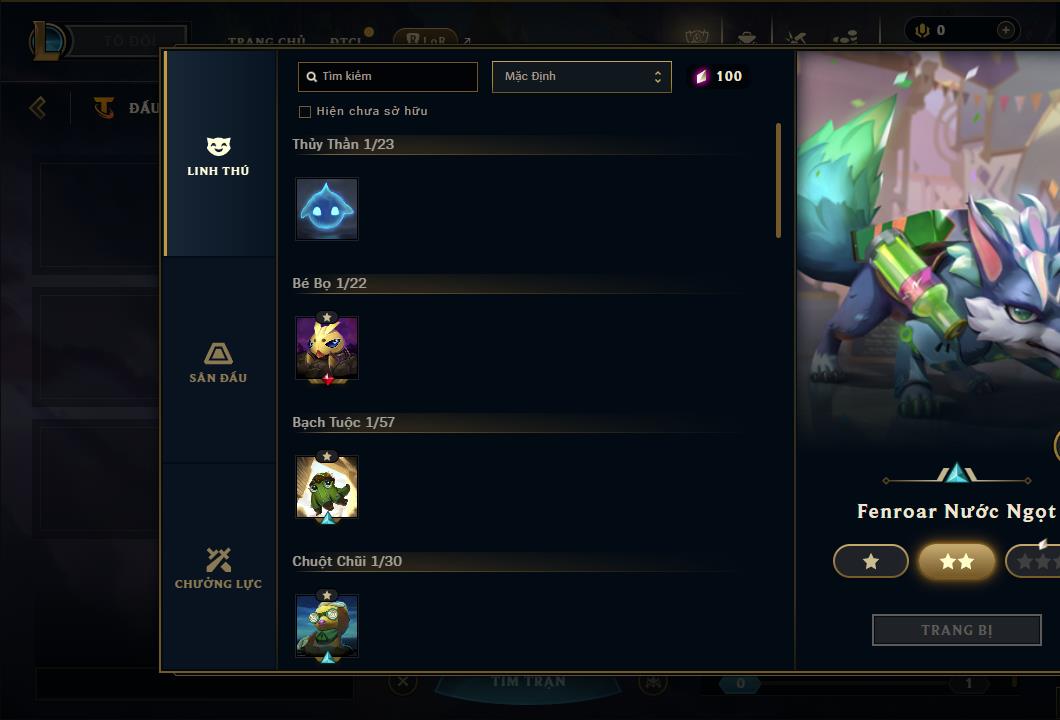This screenshot has width=1060, height=720.
Task: Select the Chưởng Lực tab
Action: pos(218,568)
